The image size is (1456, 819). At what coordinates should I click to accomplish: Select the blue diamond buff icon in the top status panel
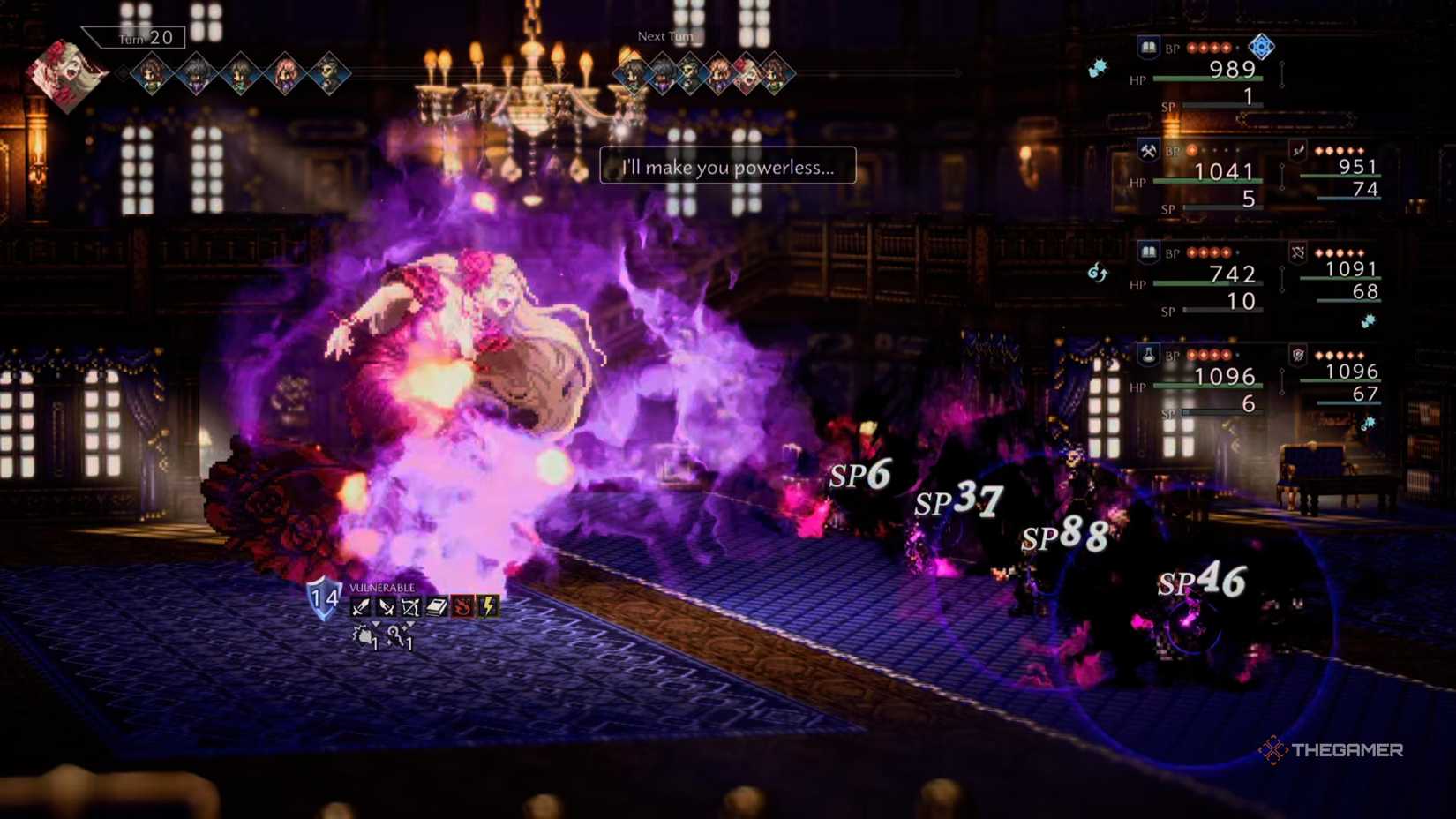(x=1261, y=47)
